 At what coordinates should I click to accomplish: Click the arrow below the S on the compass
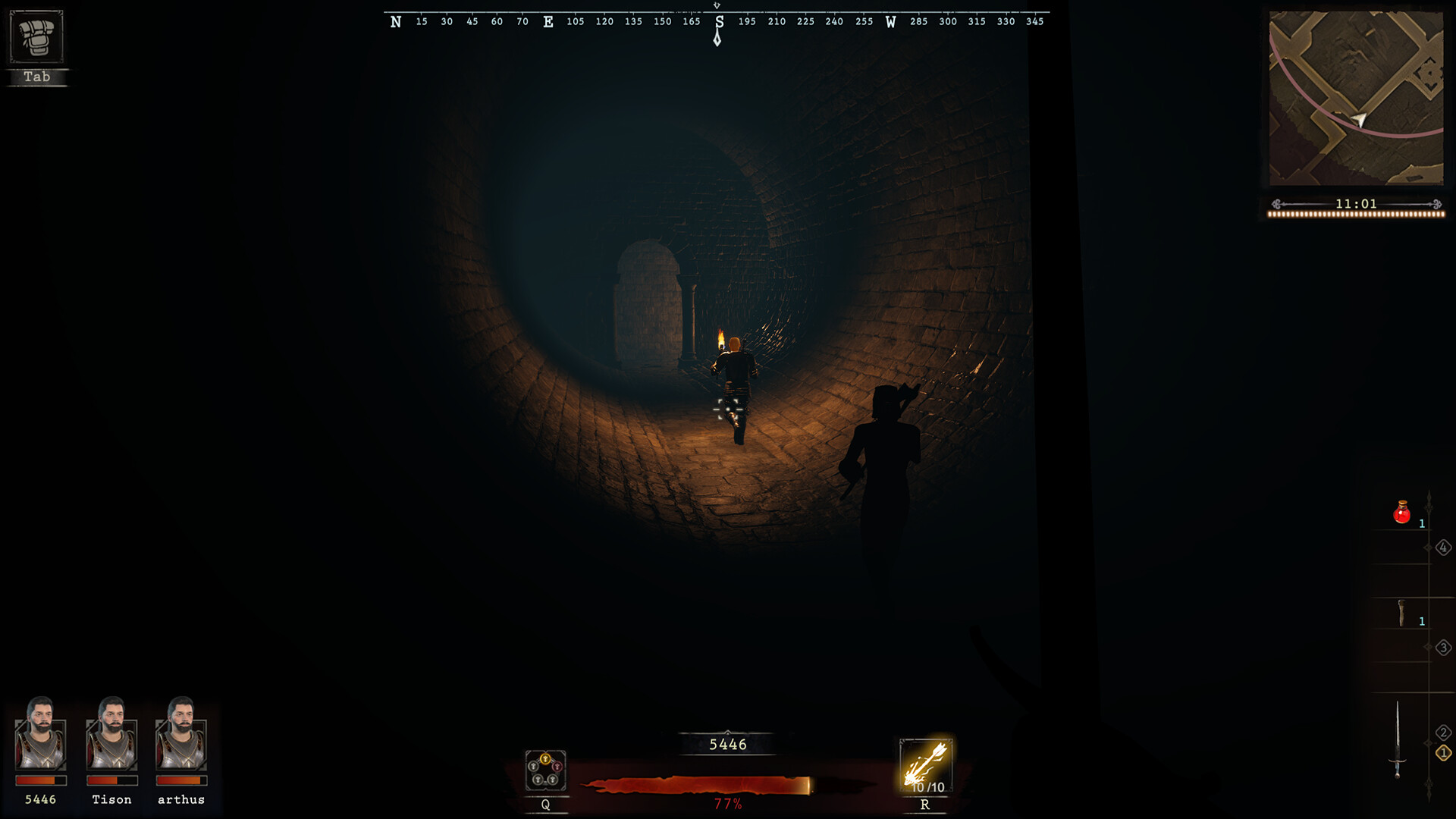(718, 36)
